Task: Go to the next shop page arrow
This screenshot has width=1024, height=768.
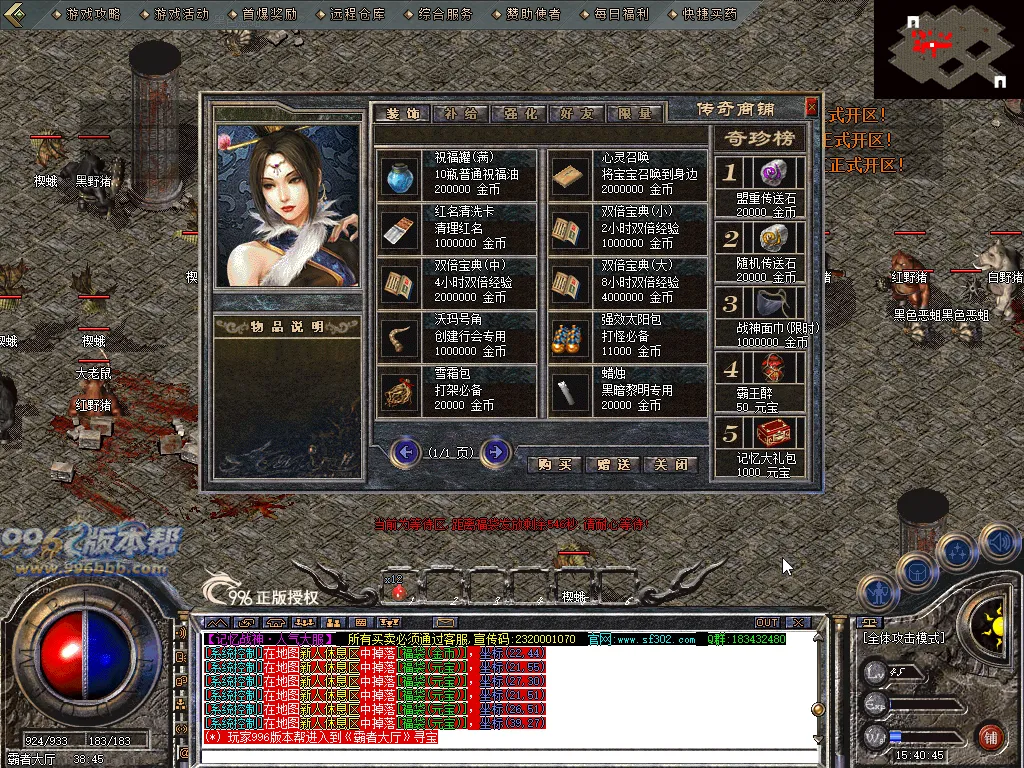Action: [495, 453]
